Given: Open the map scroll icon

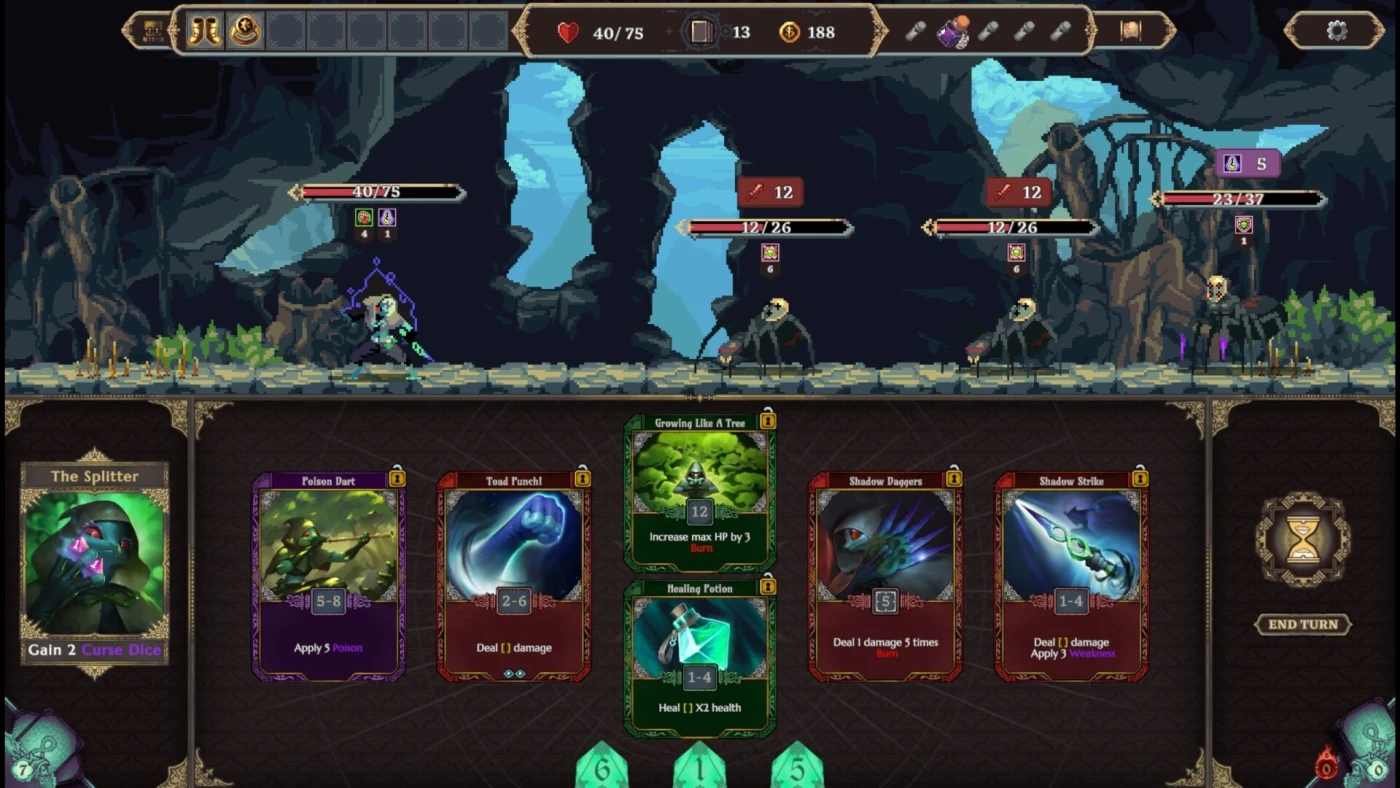Looking at the screenshot, I should click(x=1131, y=31).
